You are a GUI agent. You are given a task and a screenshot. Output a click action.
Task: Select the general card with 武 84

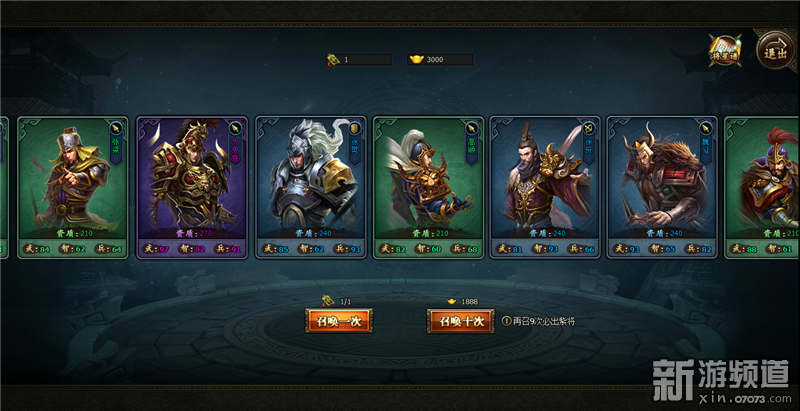click(73, 187)
